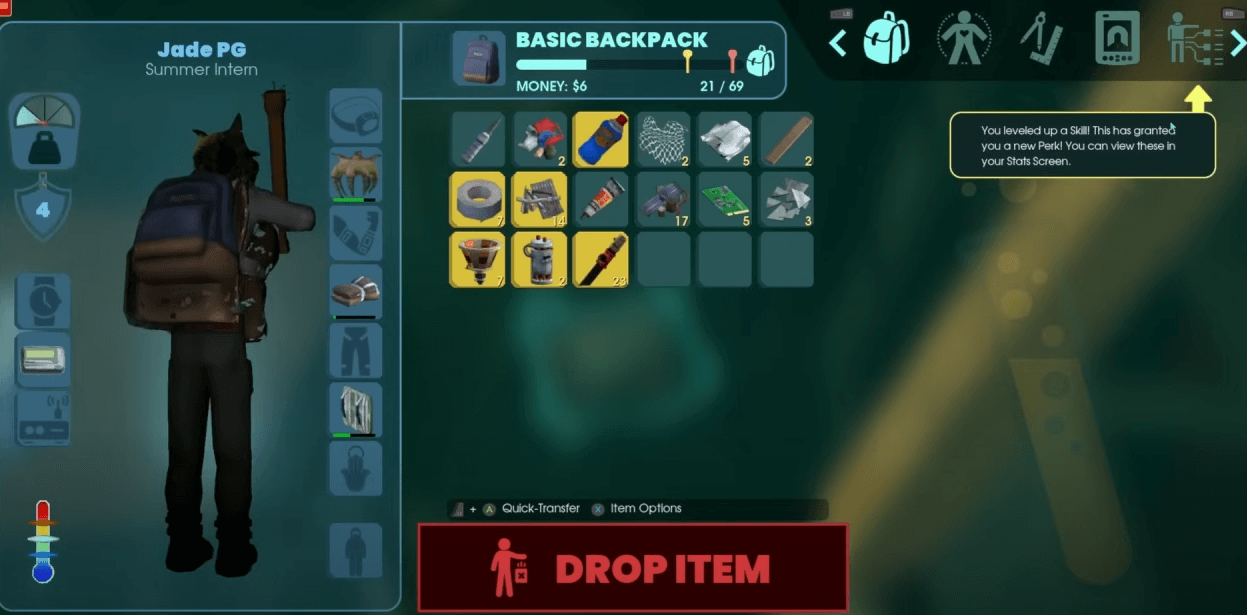Go to the previous tab with left arrow
The image size is (1247, 615).
click(838, 42)
